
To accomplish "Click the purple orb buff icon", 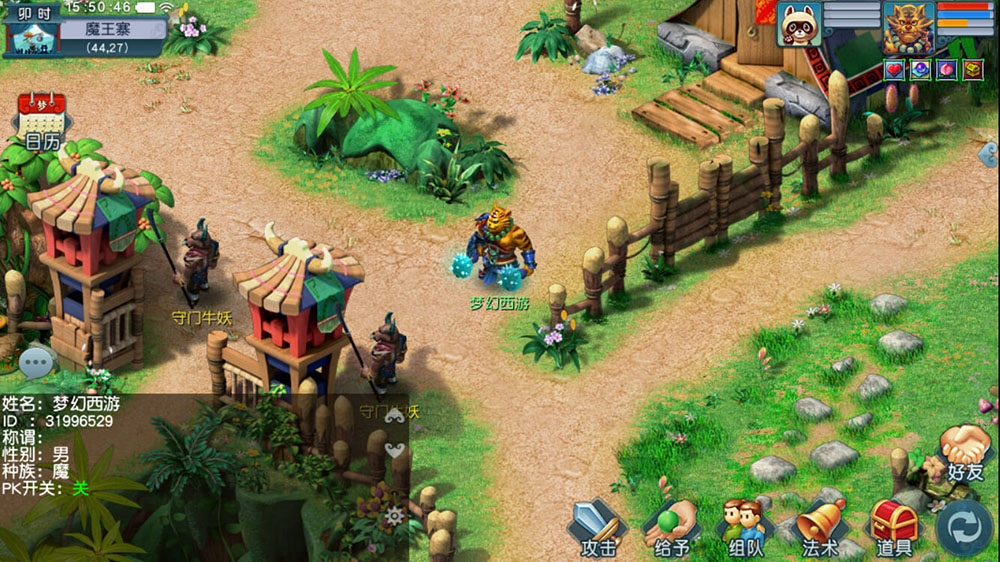I will [x=920, y=69].
